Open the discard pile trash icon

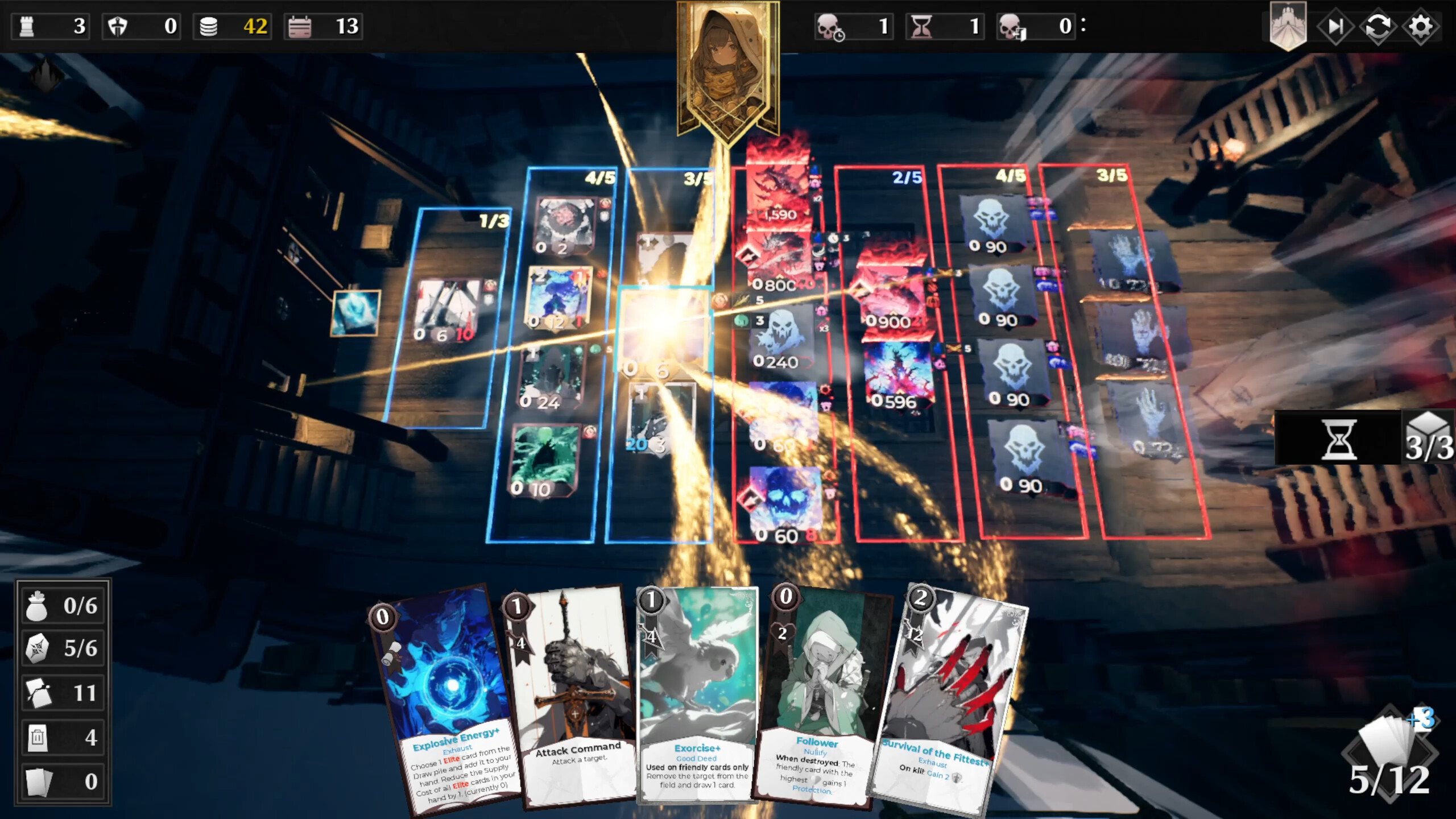coord(37,737)
